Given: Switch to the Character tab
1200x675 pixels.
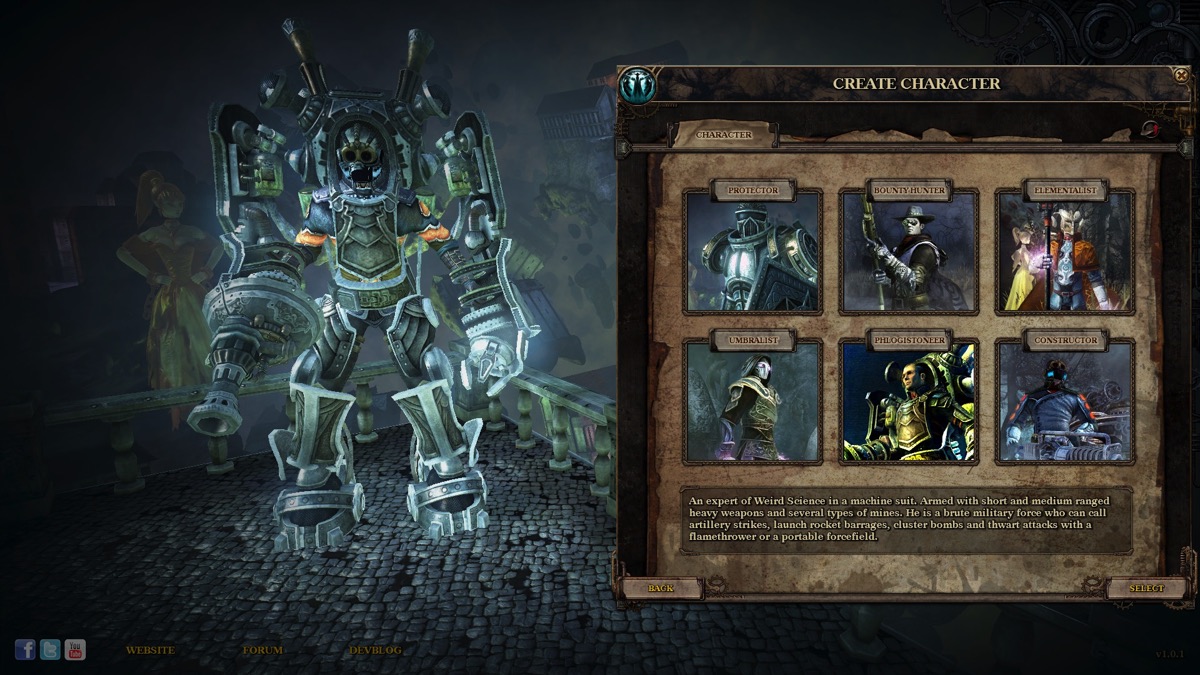Looking at the screenshot, I should tap(723, 134).
